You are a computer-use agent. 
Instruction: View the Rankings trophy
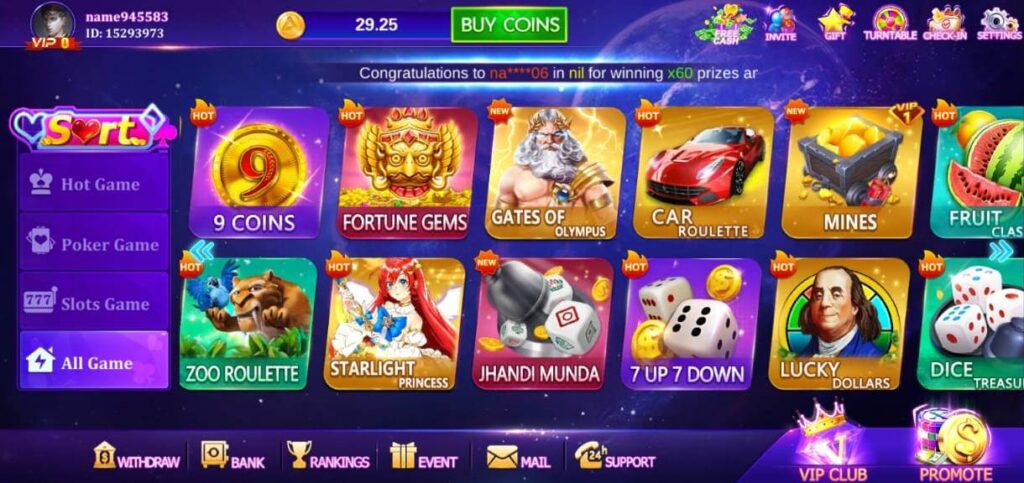pos(327,458)
